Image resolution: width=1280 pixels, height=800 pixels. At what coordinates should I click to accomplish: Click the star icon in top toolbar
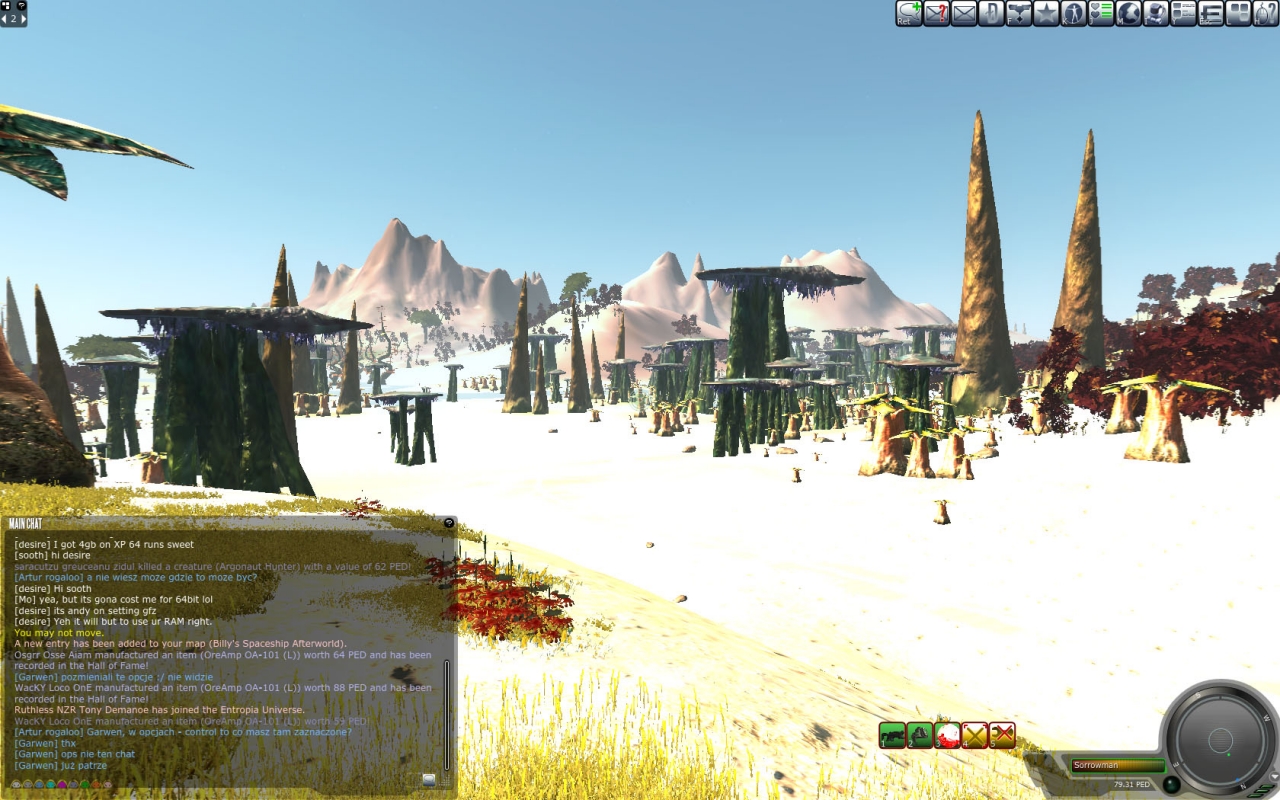[1046, 13]
